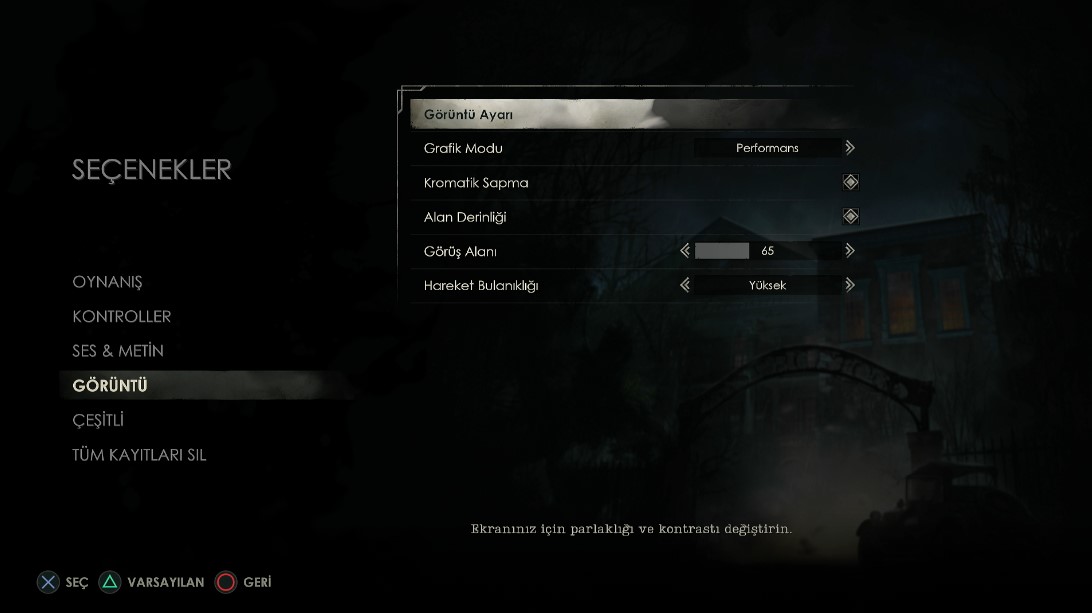Click the Görüş Alanı slider bar
Screen dimensions: 1092x613
point(767,251)
